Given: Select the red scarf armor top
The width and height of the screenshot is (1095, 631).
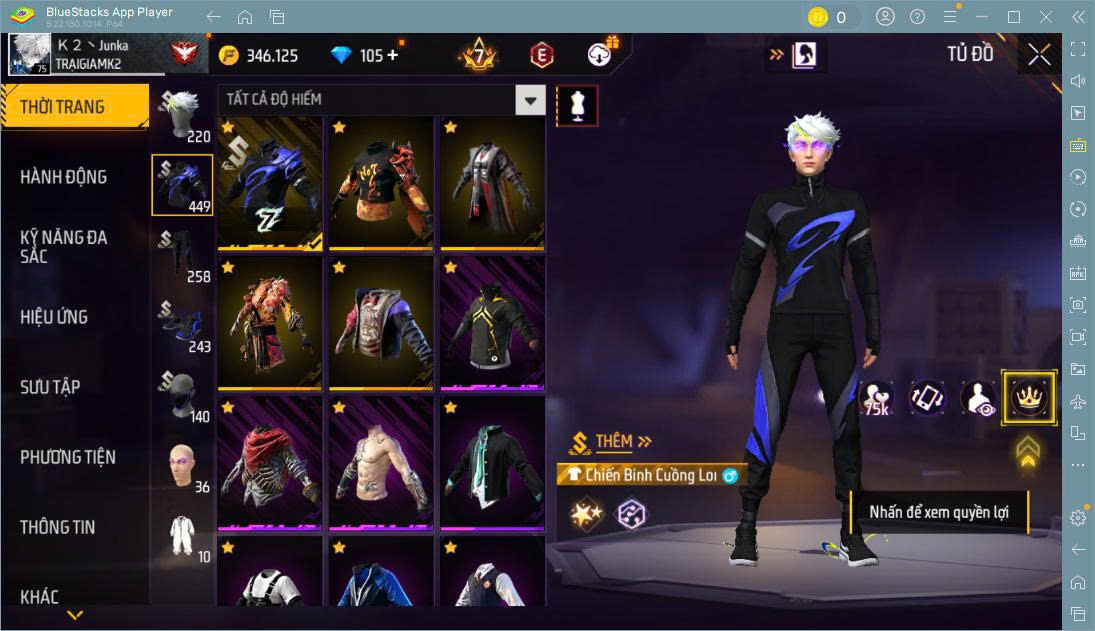Looking at the screenshot, I should coord(270,461).
